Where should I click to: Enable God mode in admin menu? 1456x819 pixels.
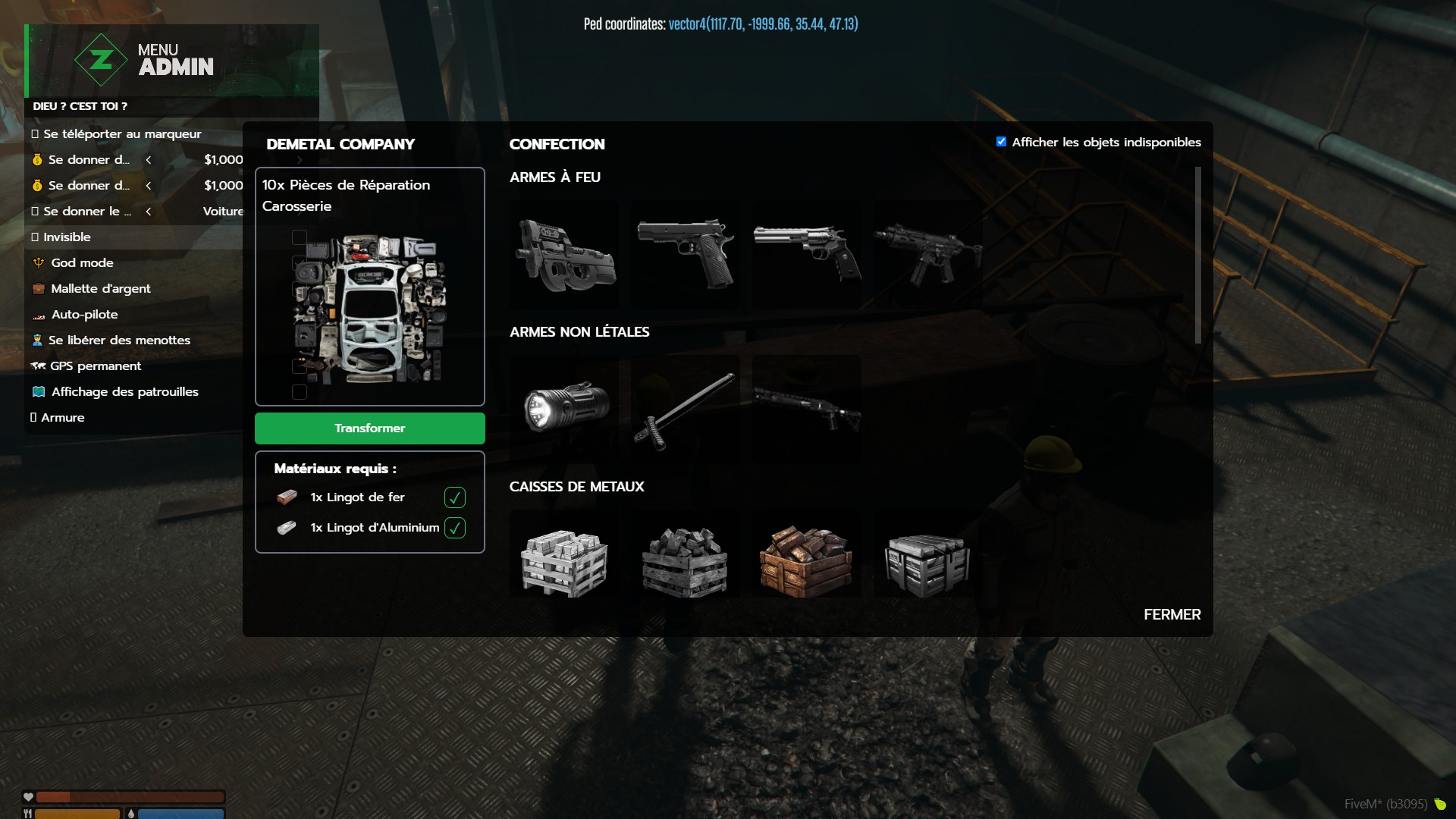[82, 263]
